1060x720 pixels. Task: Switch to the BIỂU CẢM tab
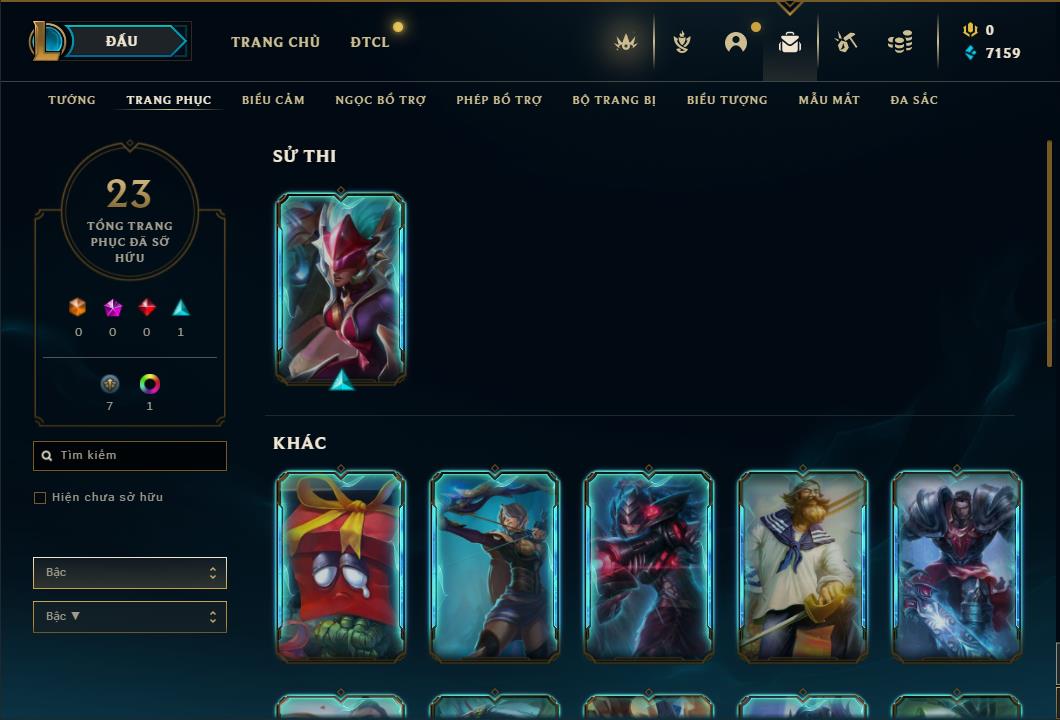point(273,100)
